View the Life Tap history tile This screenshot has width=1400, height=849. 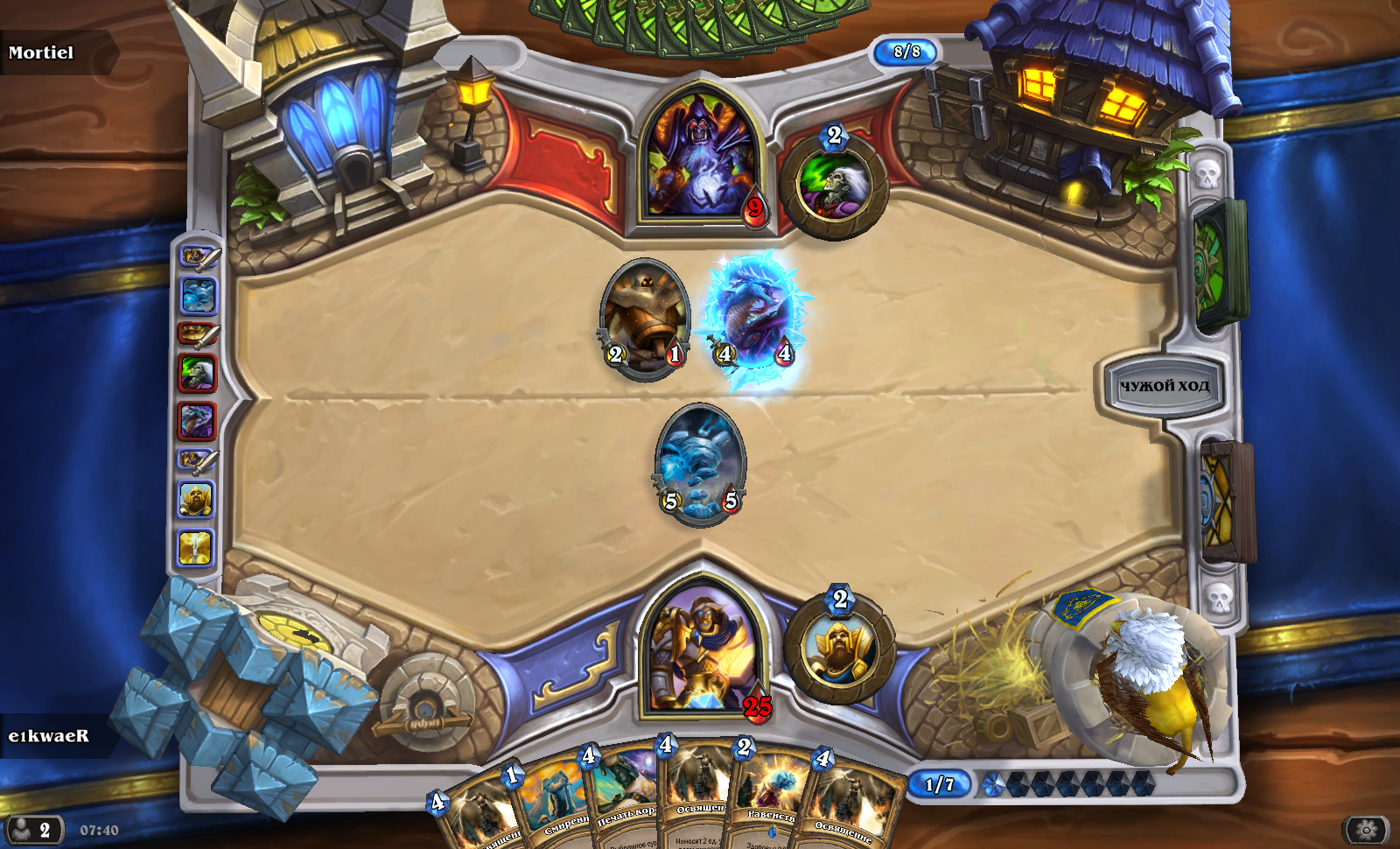coord(197,374)
